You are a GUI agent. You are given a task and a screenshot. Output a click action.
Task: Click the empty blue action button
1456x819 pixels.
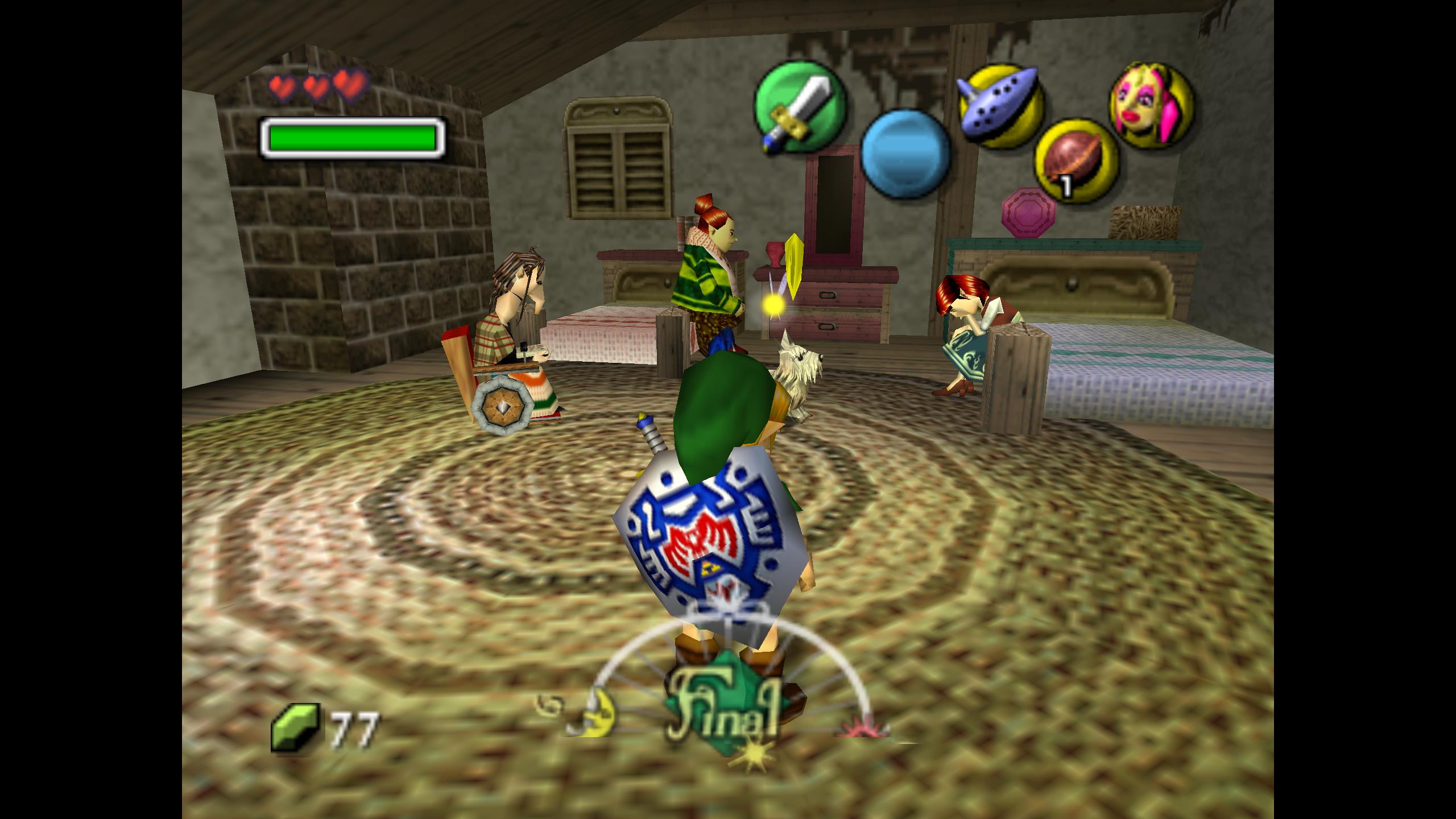pos(905,155)
